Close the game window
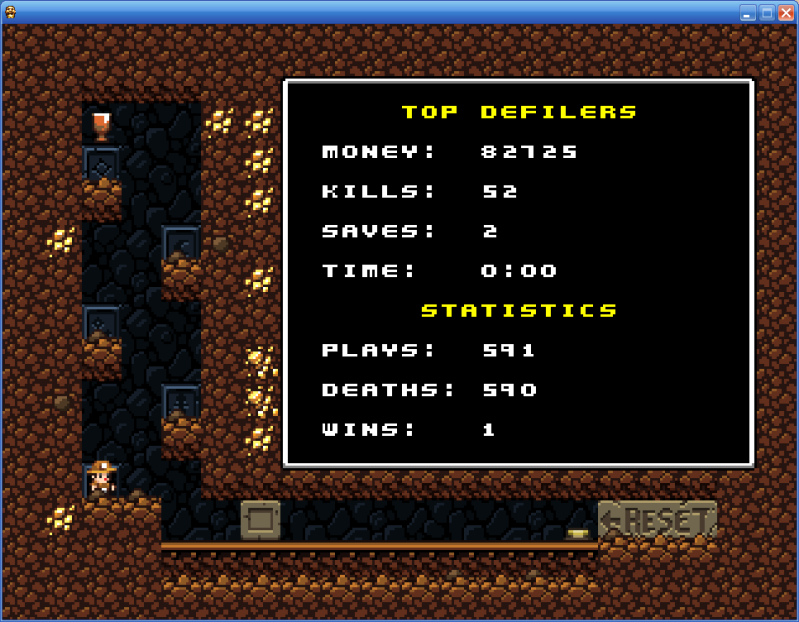This screenshot has width=799, height=622. (786, 13)
